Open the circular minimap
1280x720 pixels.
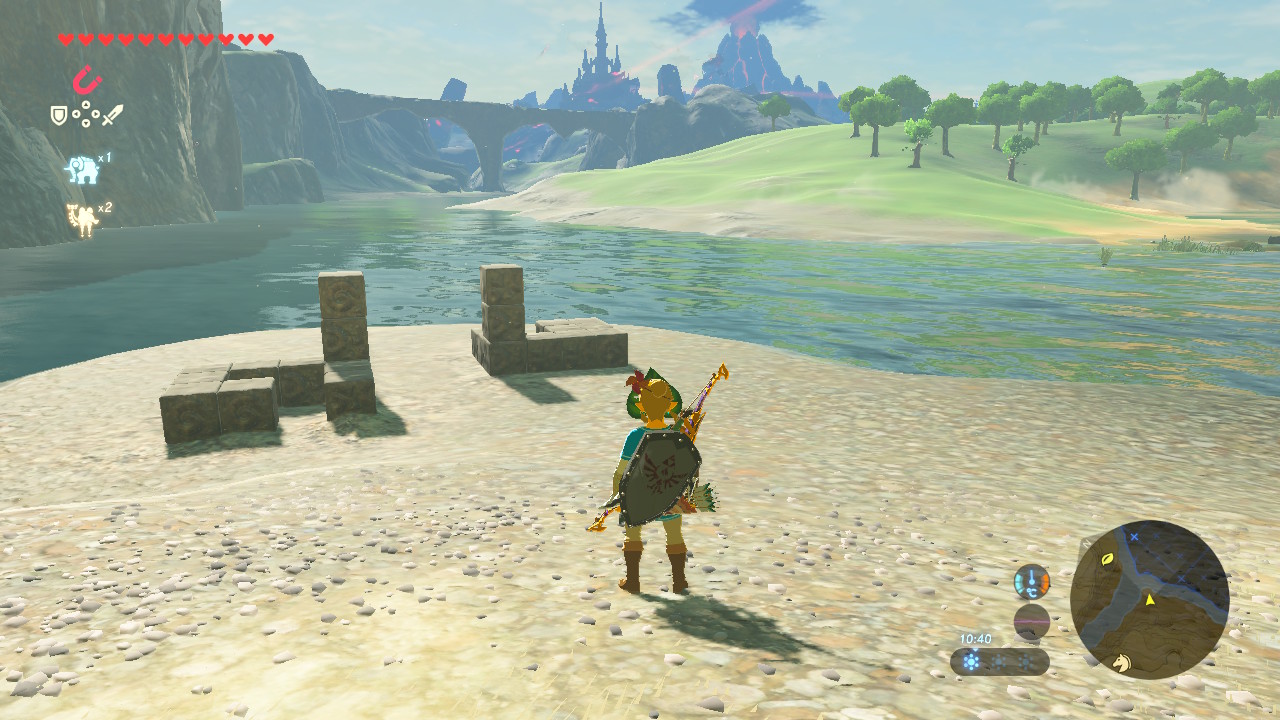coord(1149,600)
